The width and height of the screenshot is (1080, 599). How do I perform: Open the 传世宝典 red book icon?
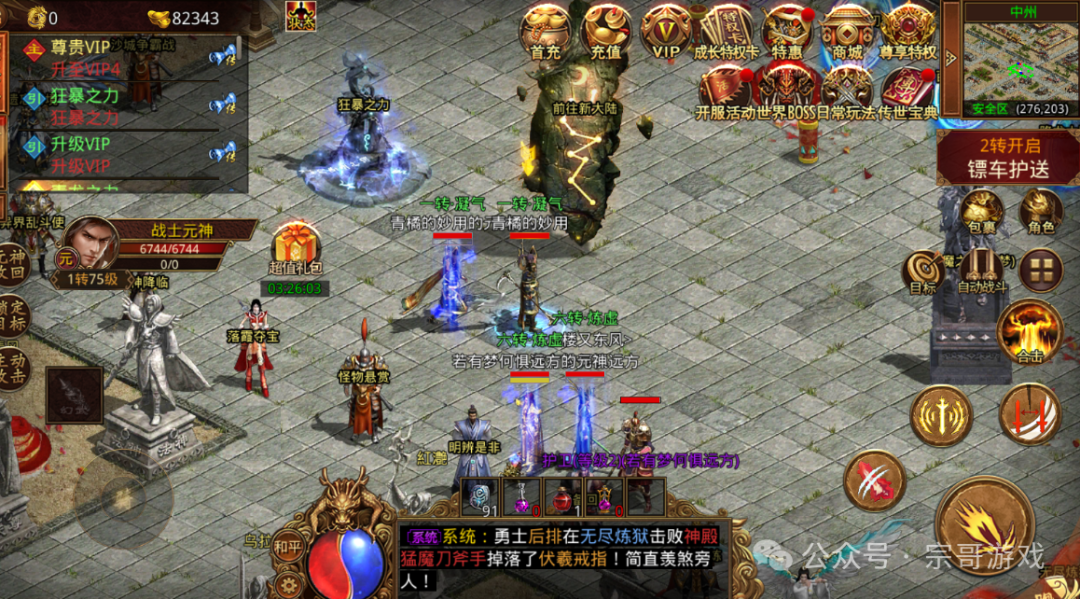pyautogui.click(x=908, y=90)
